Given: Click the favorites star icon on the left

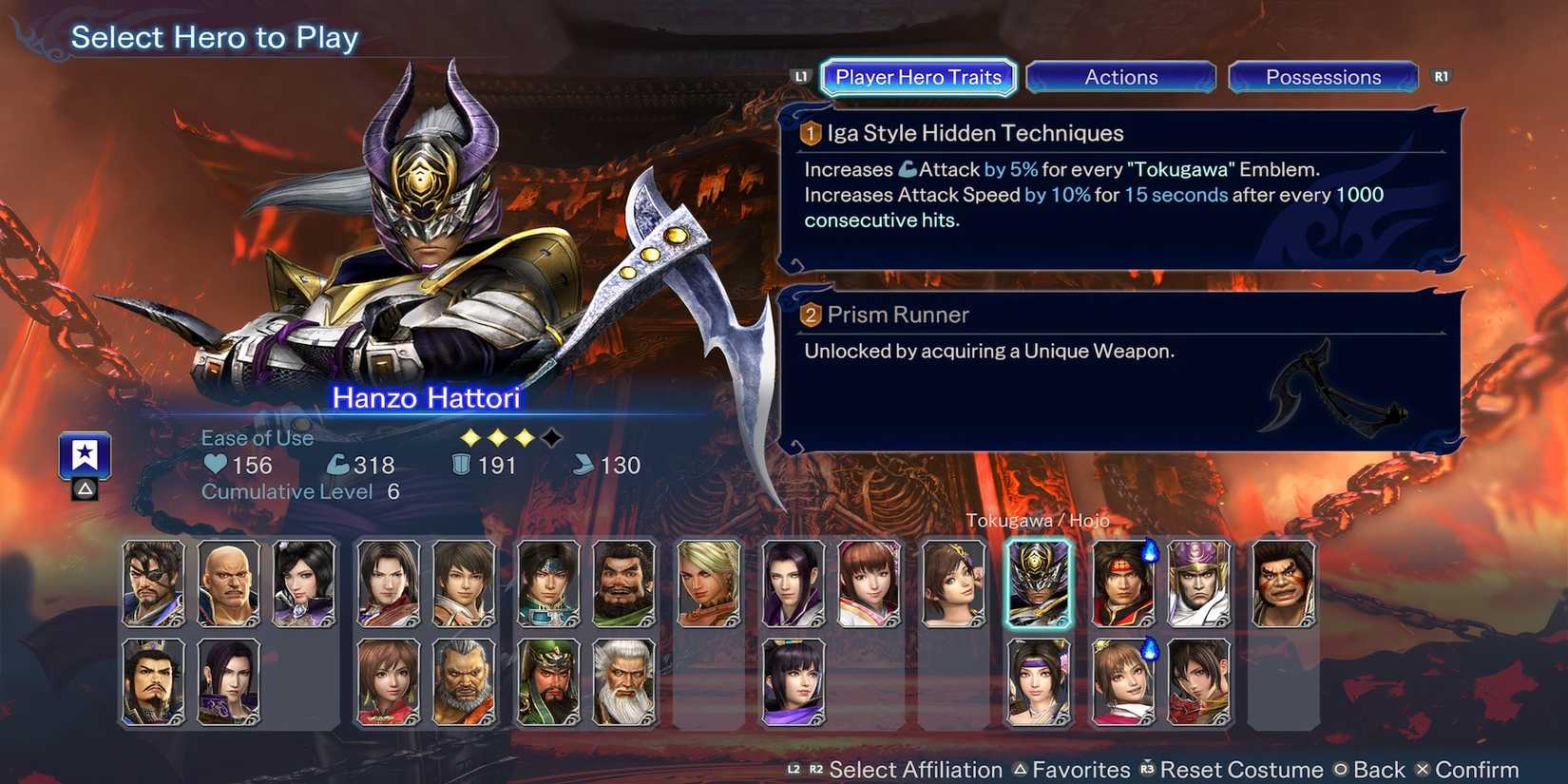Looking at the screenshot, I should [x=85, y=454].
